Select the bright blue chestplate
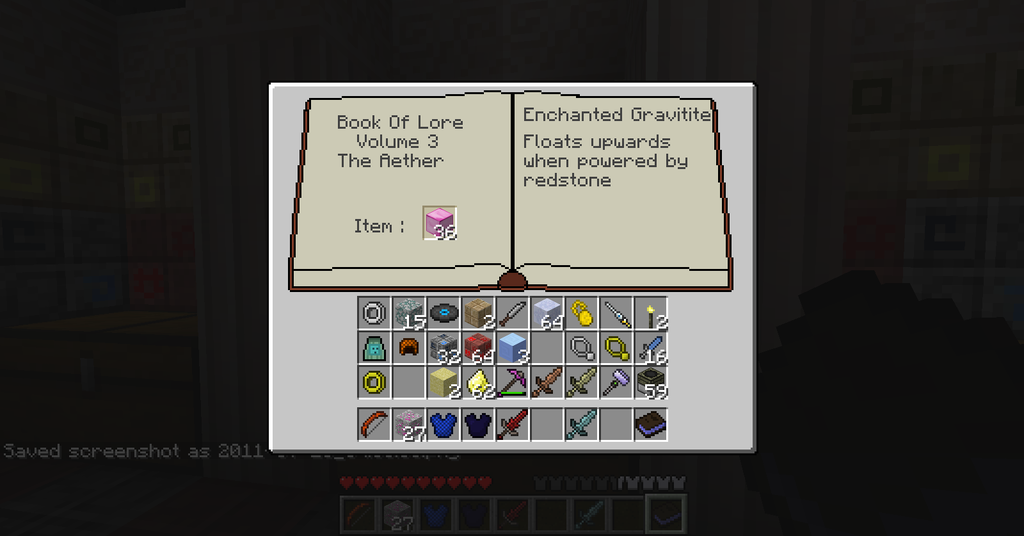The image size is (1024, 536). 443,424
